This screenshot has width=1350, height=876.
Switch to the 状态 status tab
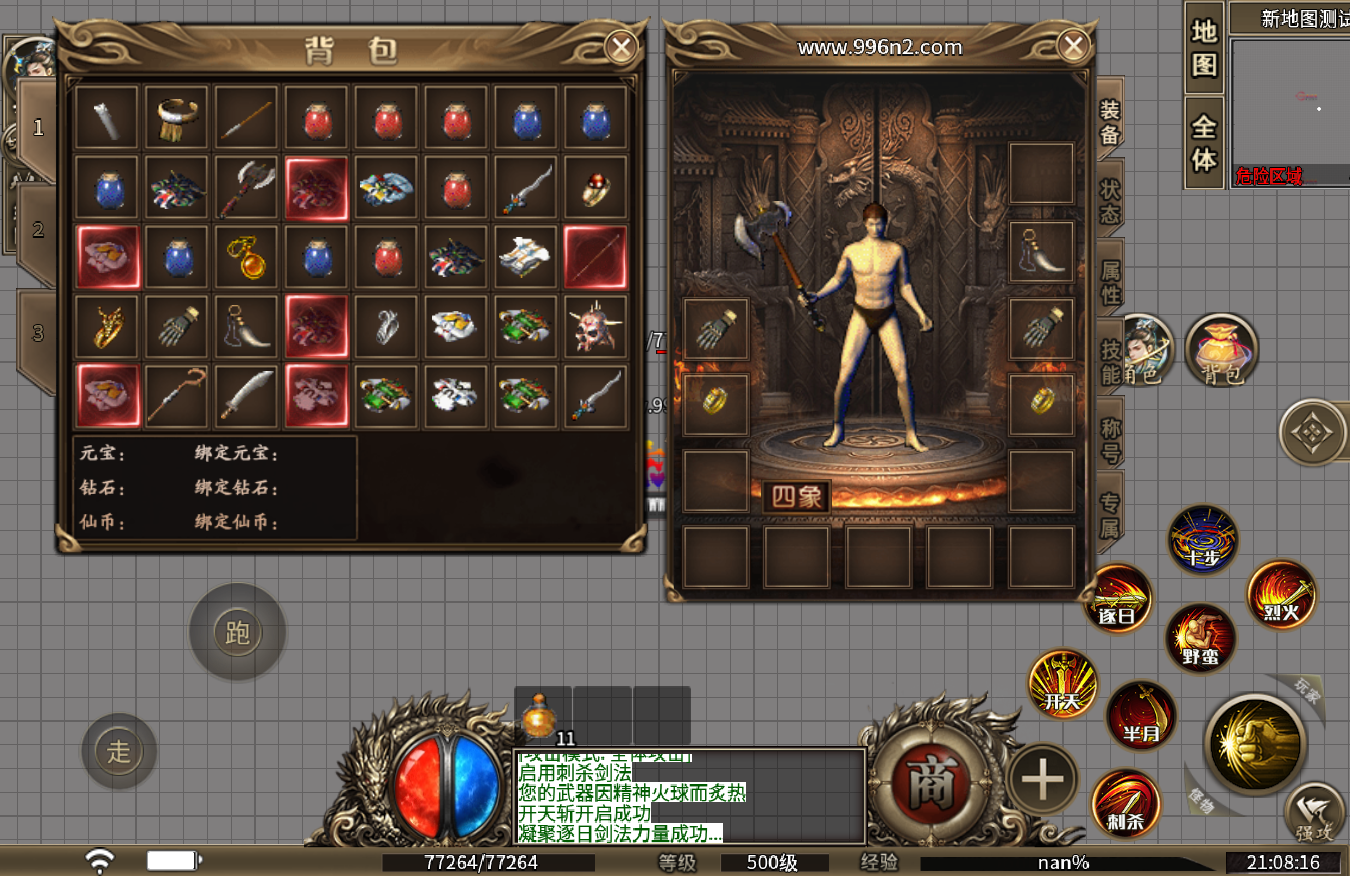click(x=1110, y=201)
